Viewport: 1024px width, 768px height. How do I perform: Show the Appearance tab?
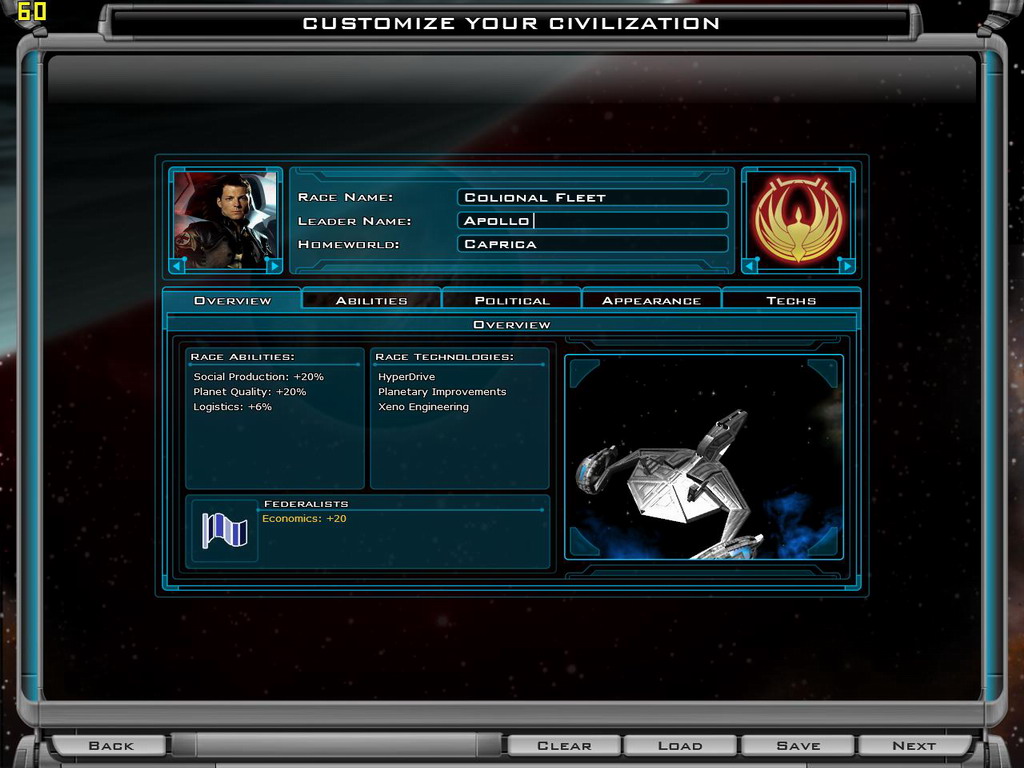point(651,300)
